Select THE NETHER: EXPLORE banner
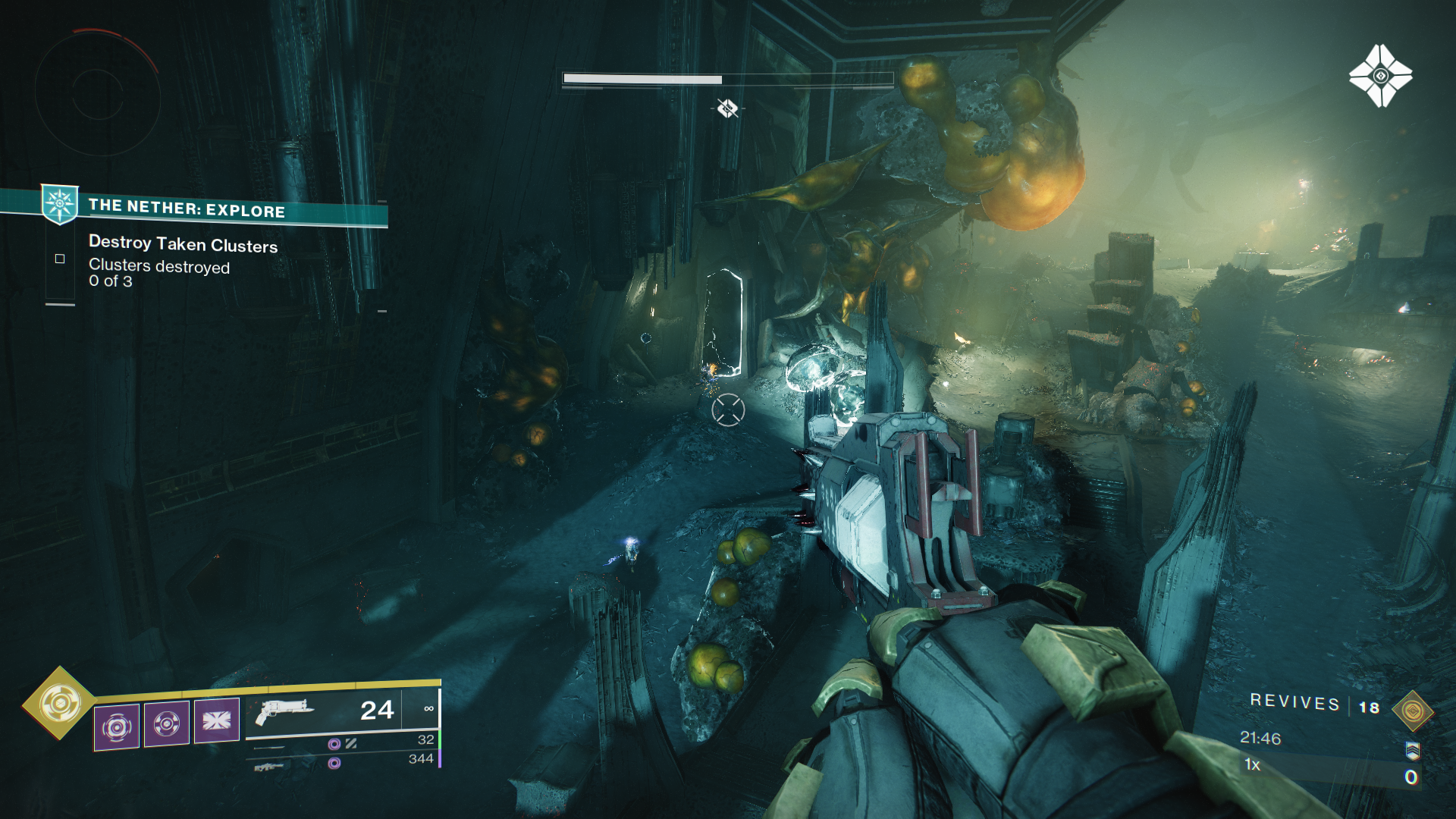This screenshot has height=819, width=1456. [186, 212]
